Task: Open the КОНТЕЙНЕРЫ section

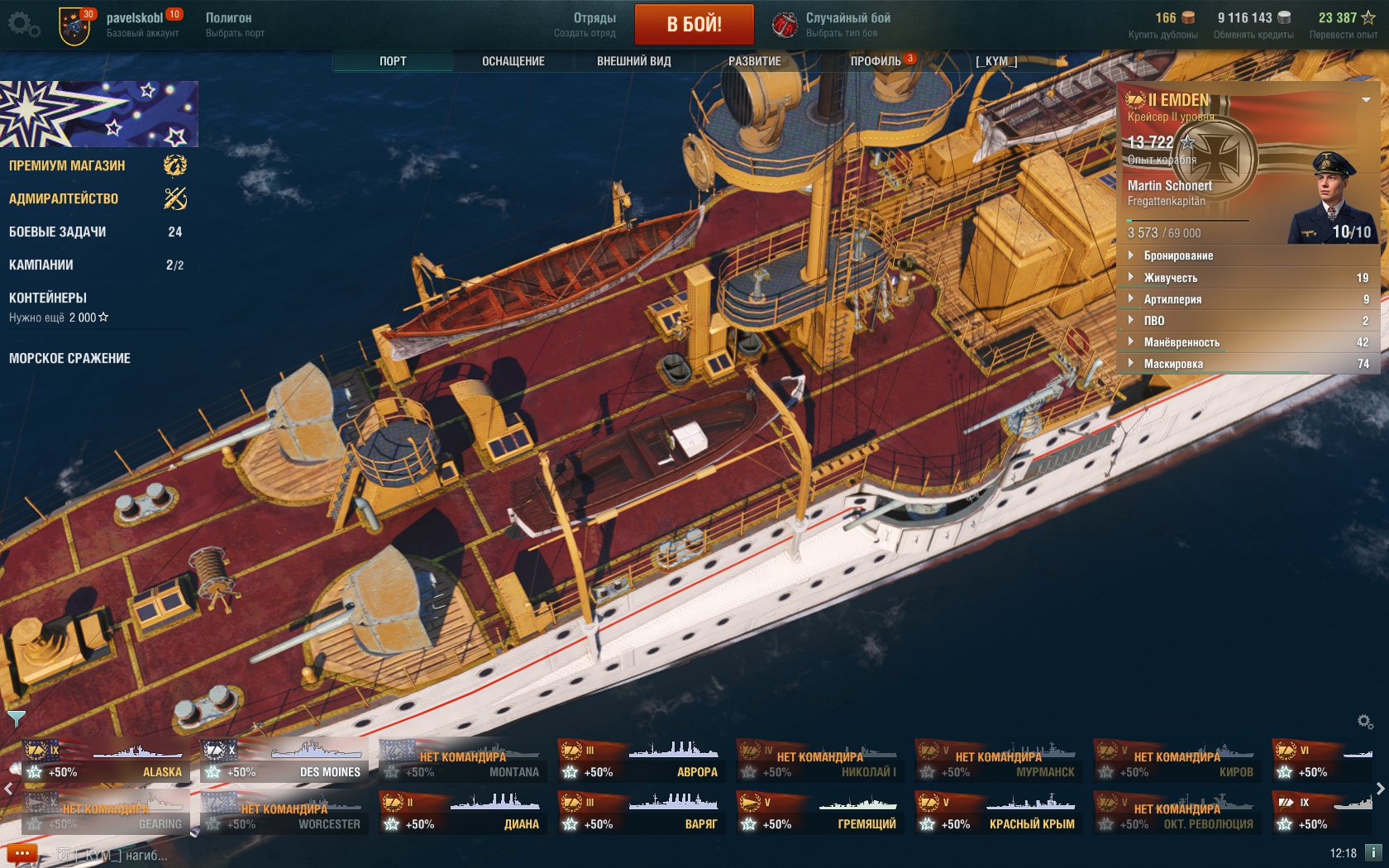Action: point(48,298)
